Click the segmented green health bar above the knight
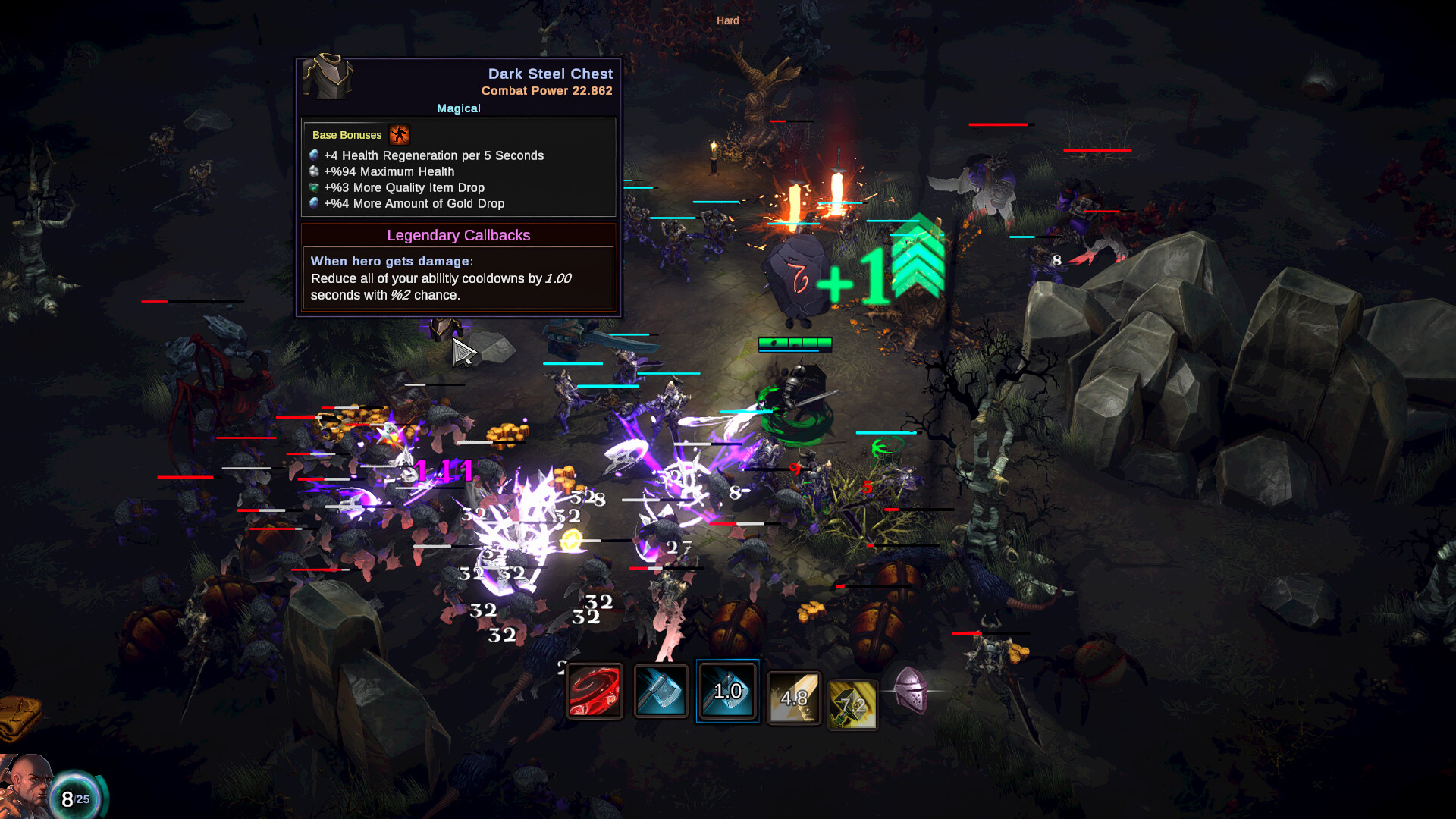Viewport: 1456px width, 819px height. 795,344
